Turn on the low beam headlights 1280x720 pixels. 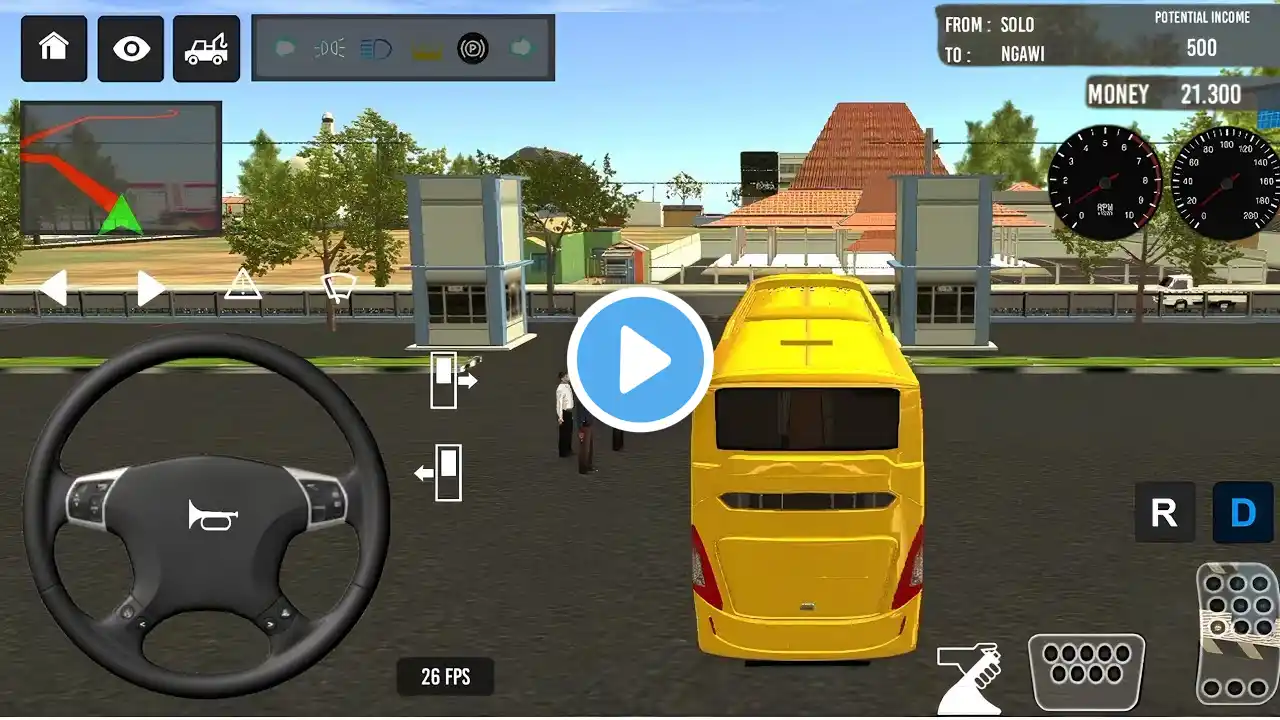point(331,48)
